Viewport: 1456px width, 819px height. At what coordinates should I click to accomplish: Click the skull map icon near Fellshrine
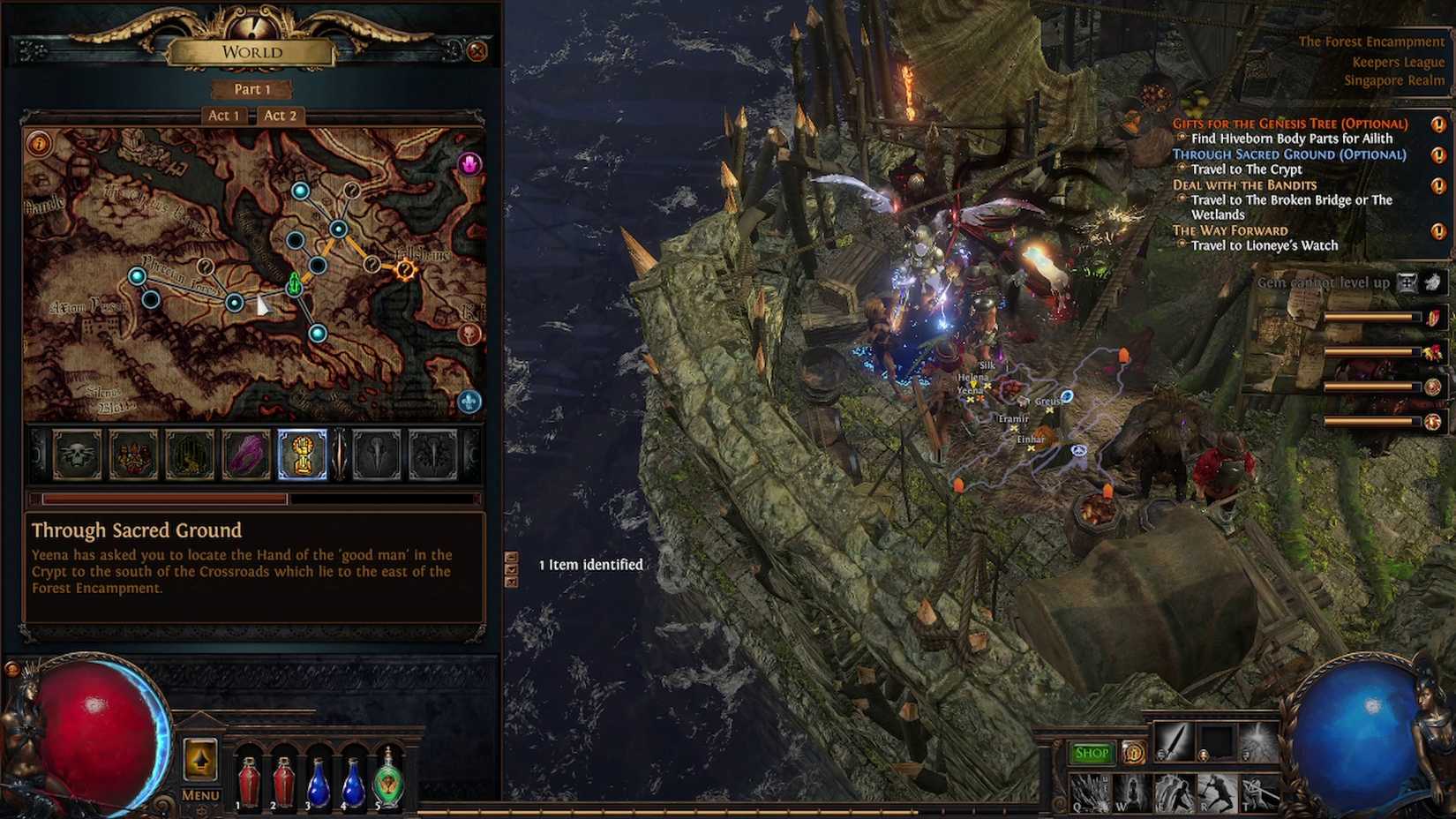(471, 334)
